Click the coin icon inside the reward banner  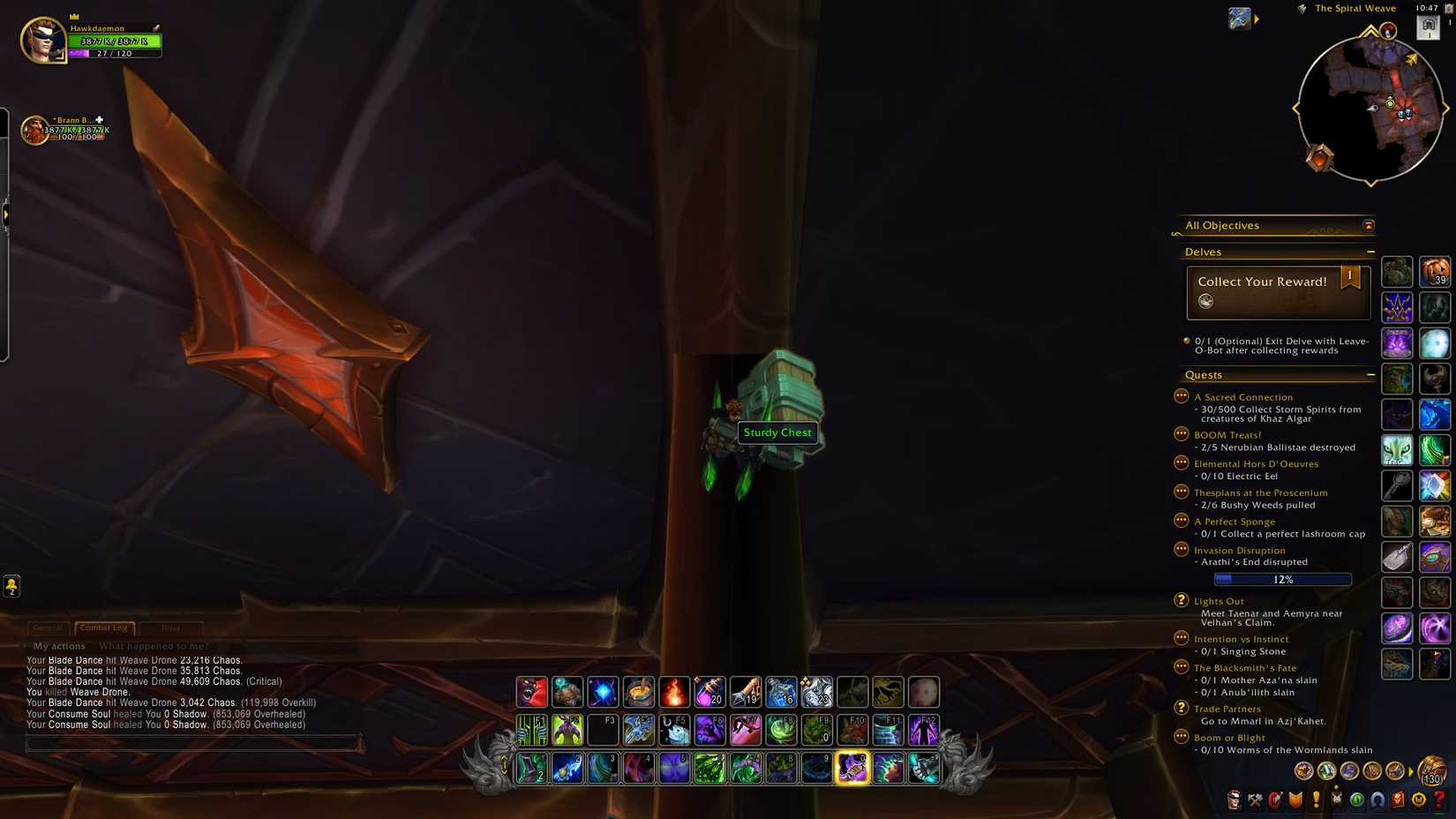pos(1207,301)
